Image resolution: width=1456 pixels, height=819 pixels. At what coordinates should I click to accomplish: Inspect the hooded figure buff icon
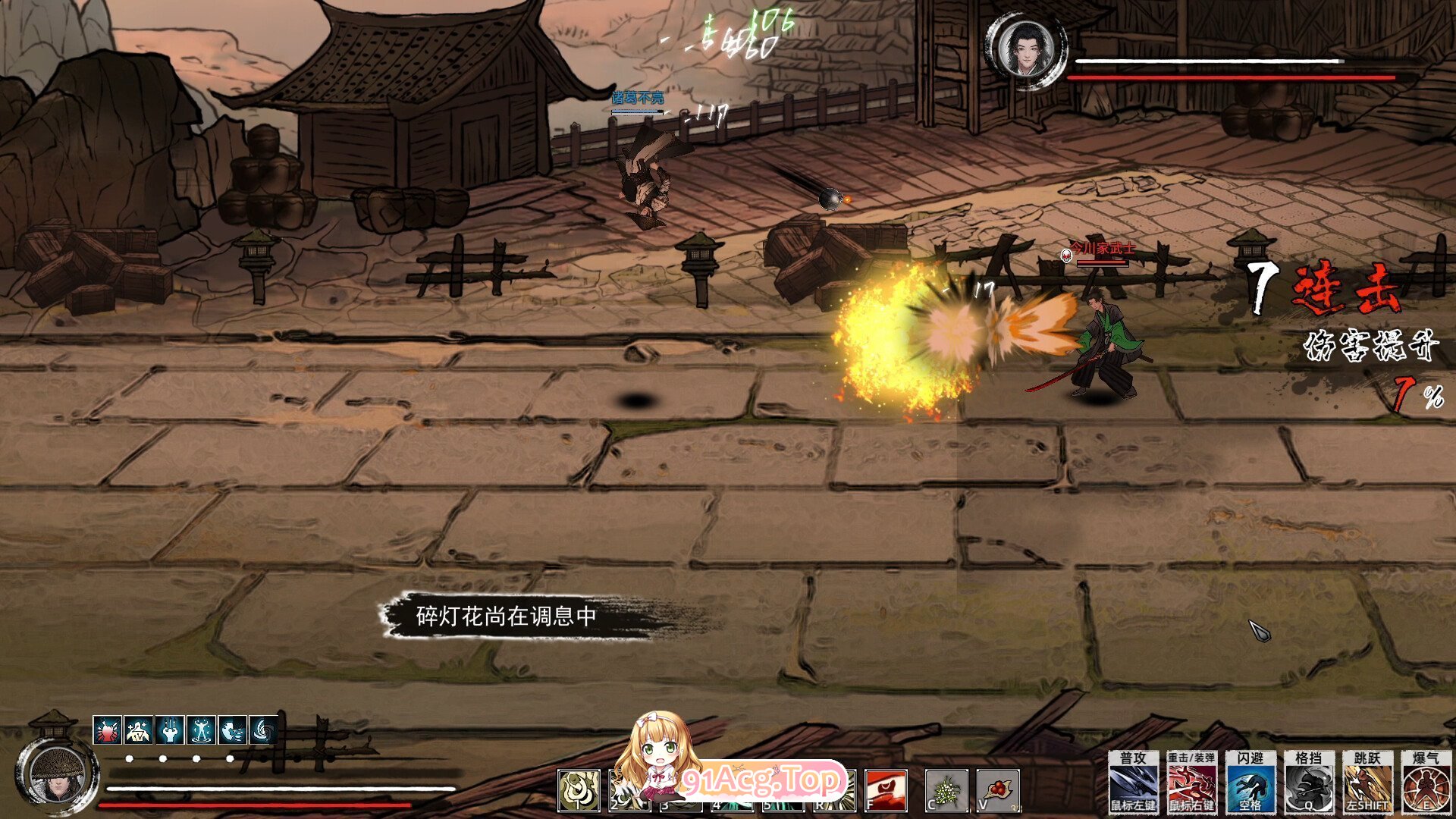(x=138, y=731)
